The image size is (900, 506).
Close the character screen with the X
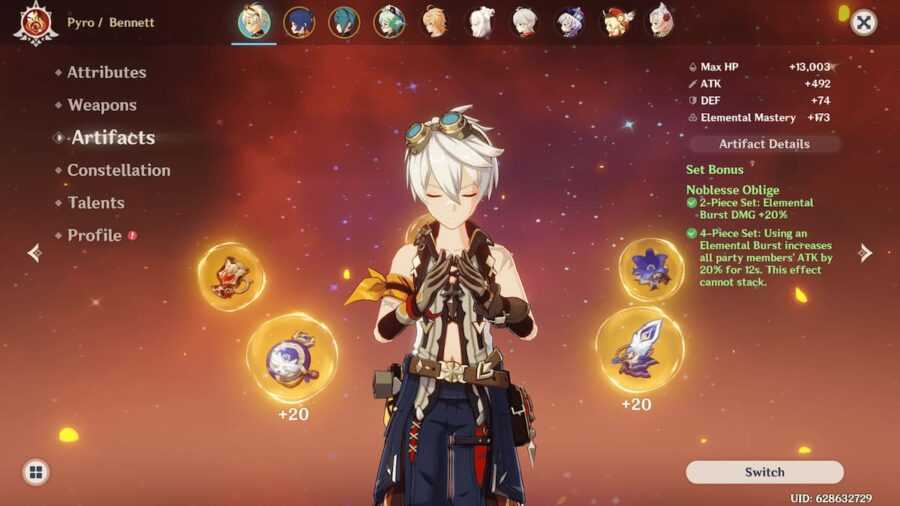(x=863, y=23)
